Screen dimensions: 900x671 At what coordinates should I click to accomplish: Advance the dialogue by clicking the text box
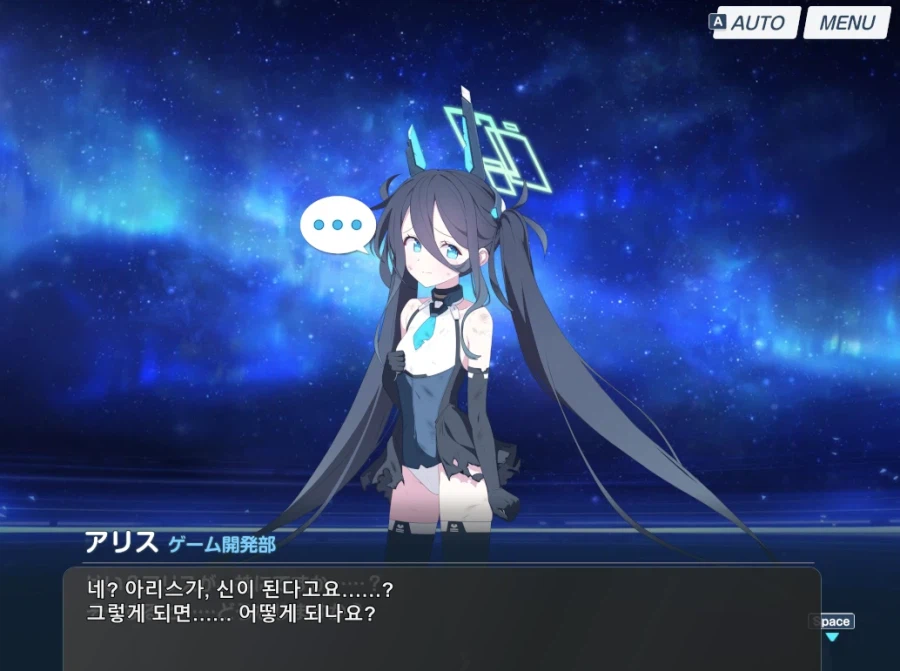coord(440,620)
